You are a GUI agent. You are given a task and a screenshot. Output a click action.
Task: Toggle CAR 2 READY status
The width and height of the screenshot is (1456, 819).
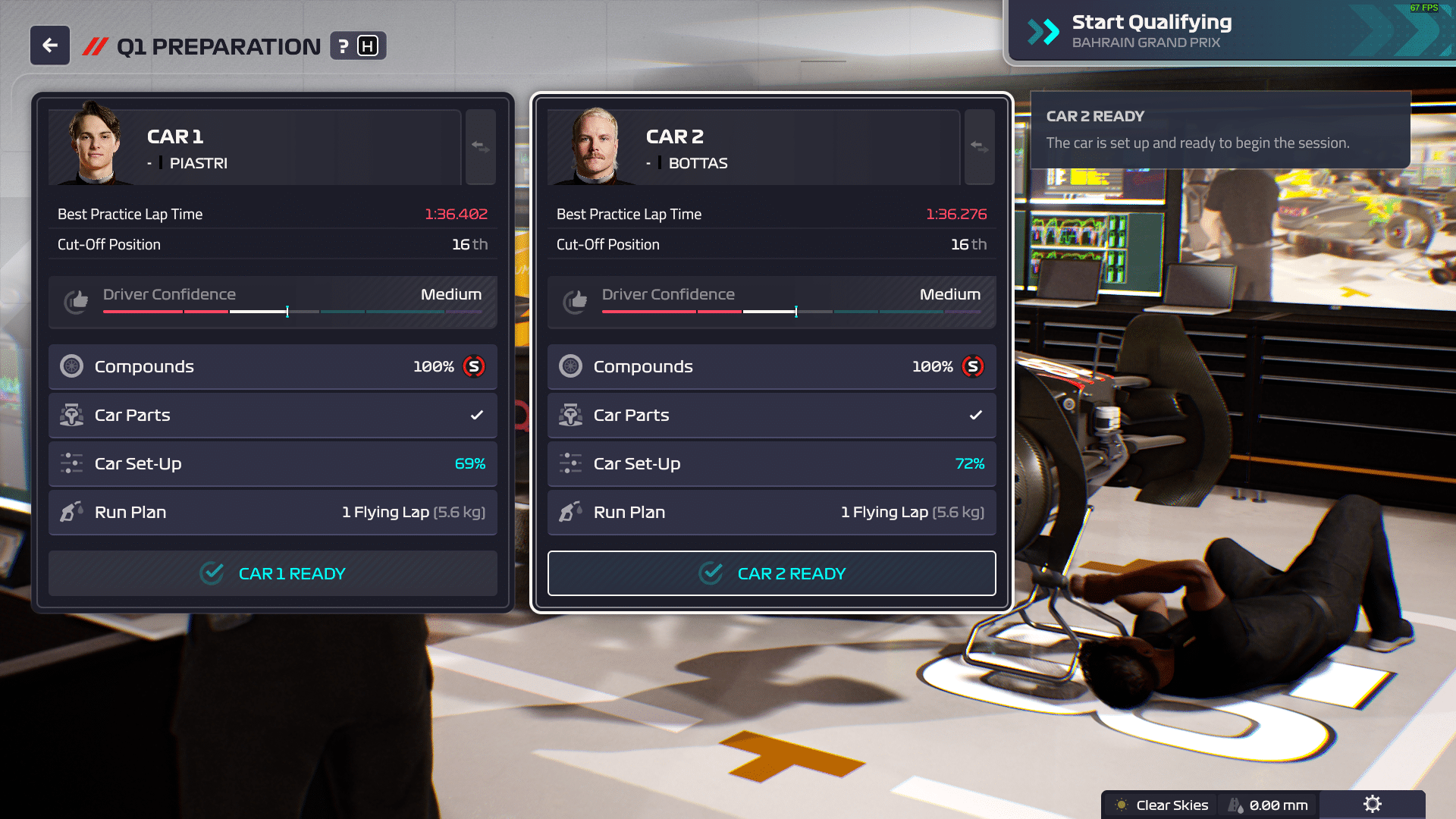(771, 573)
